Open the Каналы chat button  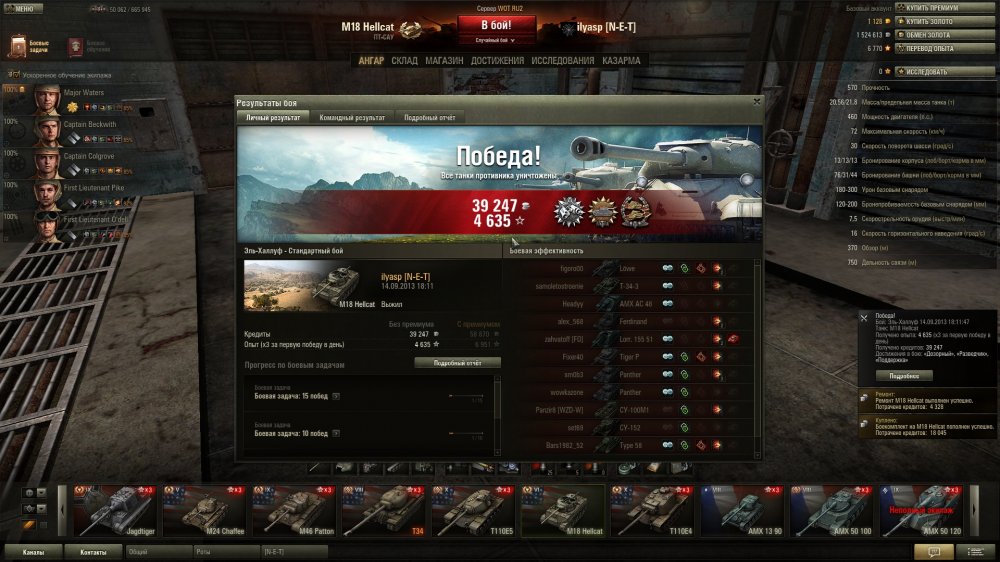[x=32, y=551]
